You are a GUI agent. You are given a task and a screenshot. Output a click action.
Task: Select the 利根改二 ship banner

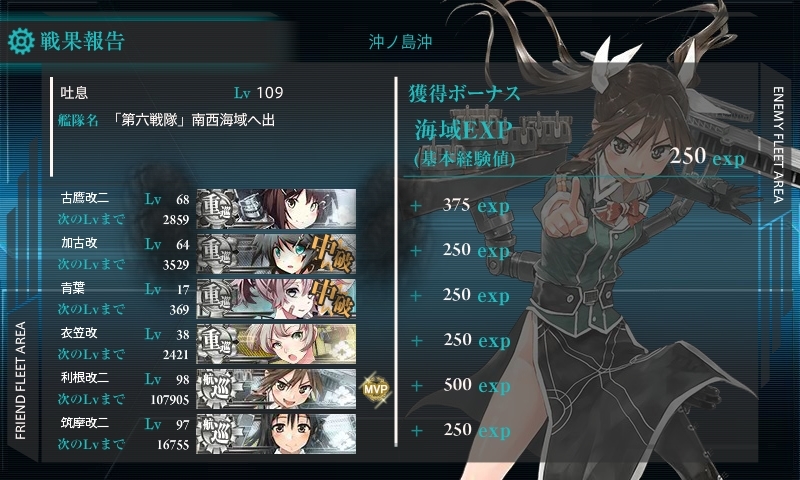[x=276, y=388]
